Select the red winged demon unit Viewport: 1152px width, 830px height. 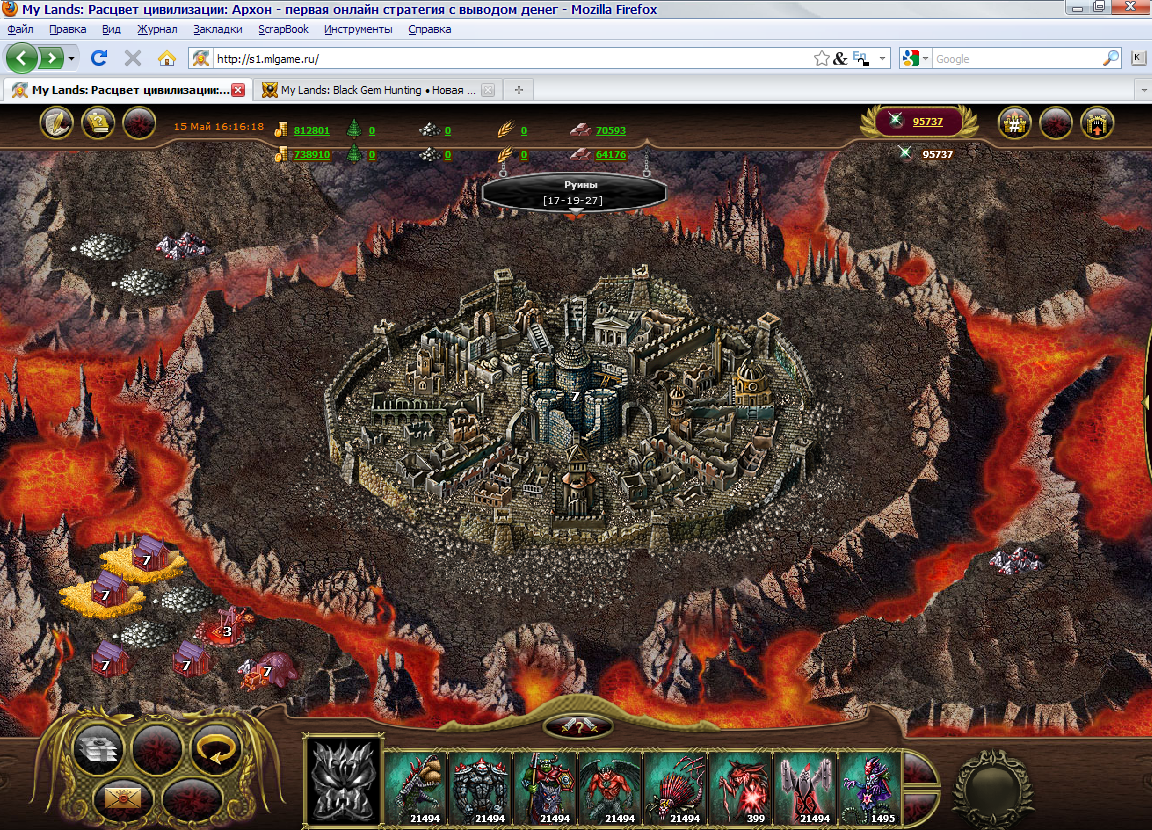610,786
